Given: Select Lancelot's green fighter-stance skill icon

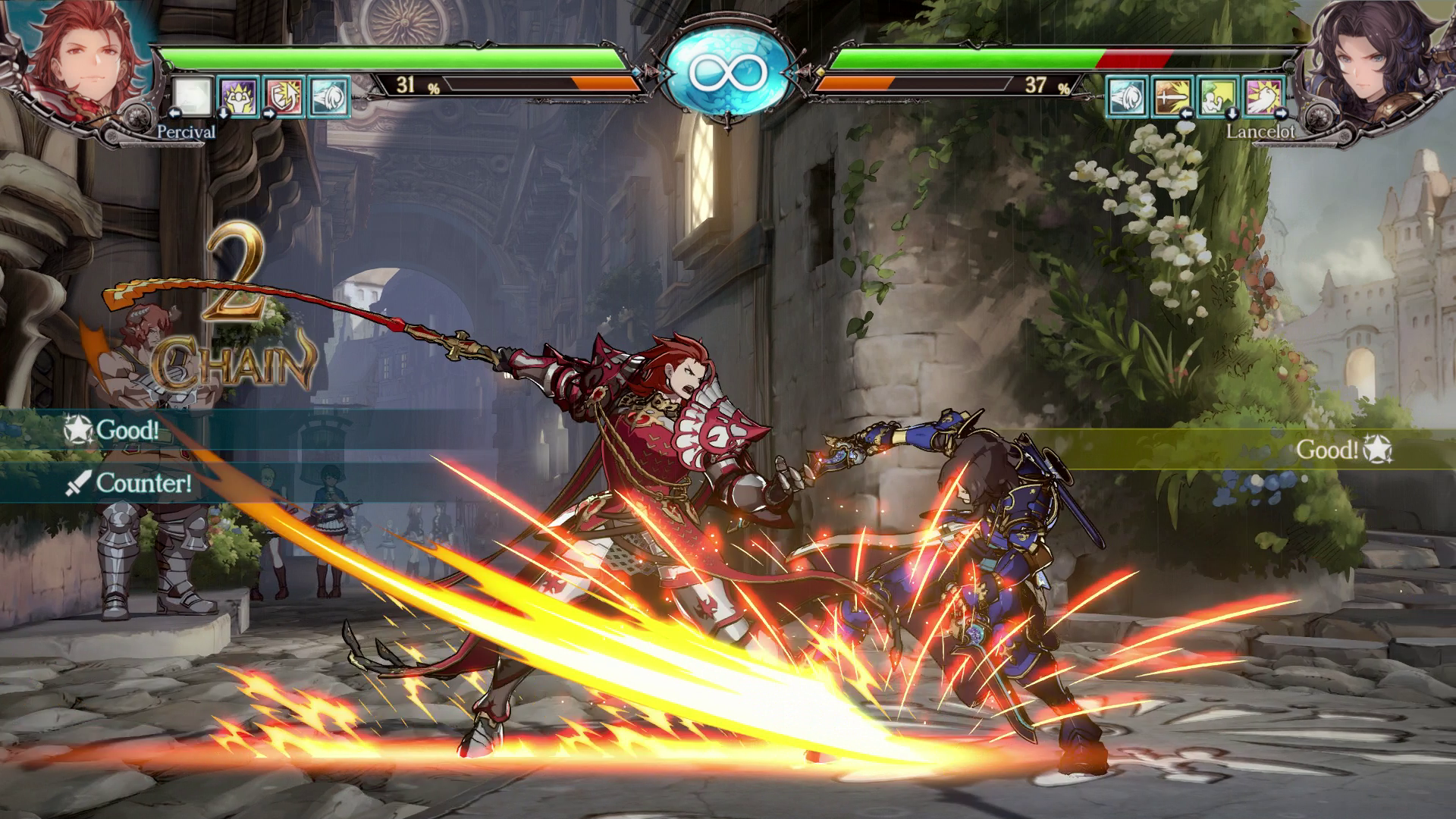Looking at the screenshot, I should (x=1218, y=97).
